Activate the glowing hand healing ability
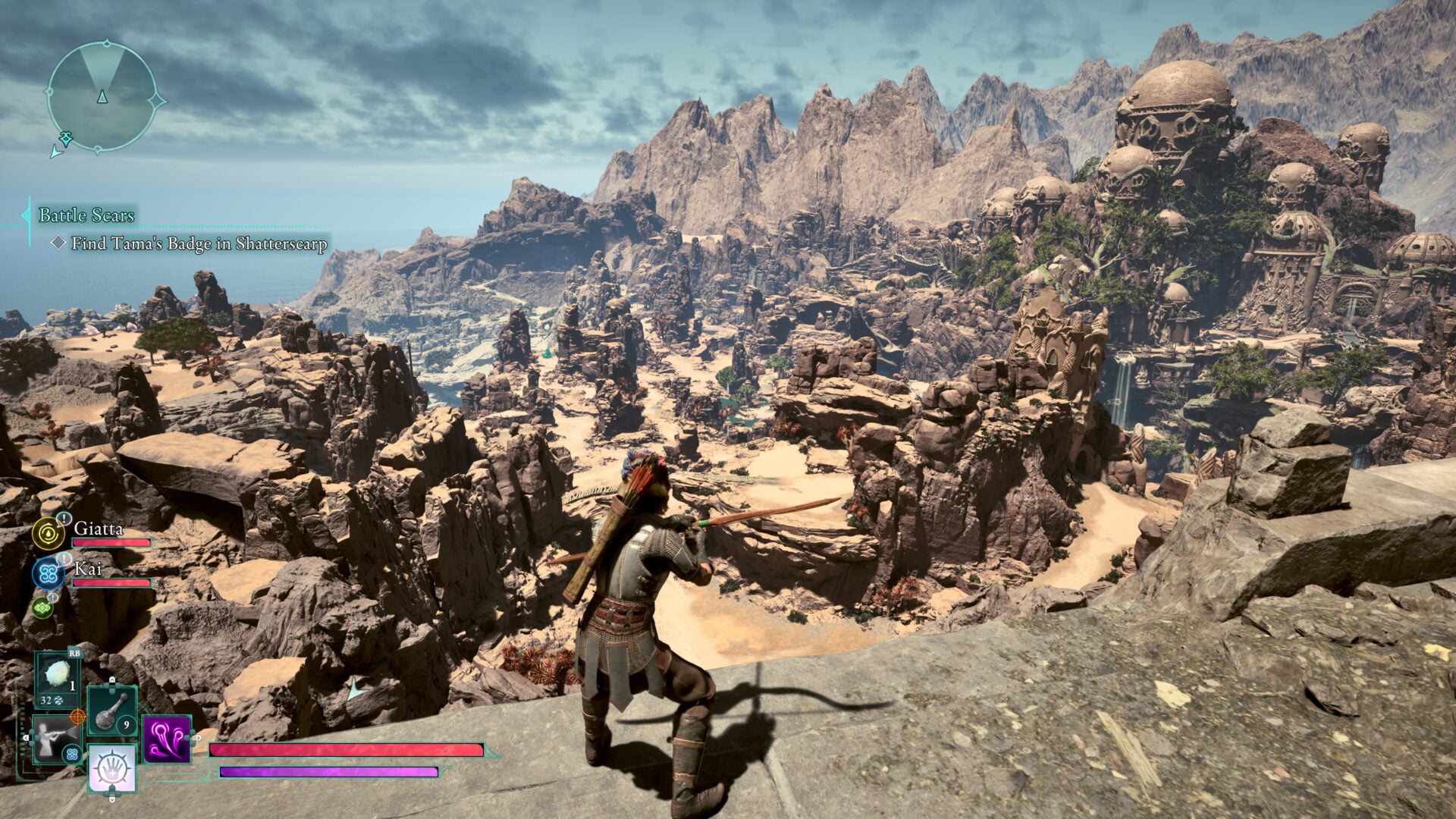Image resolution: width=1456 pixels, height=819 pixels. tap(112, 767)
